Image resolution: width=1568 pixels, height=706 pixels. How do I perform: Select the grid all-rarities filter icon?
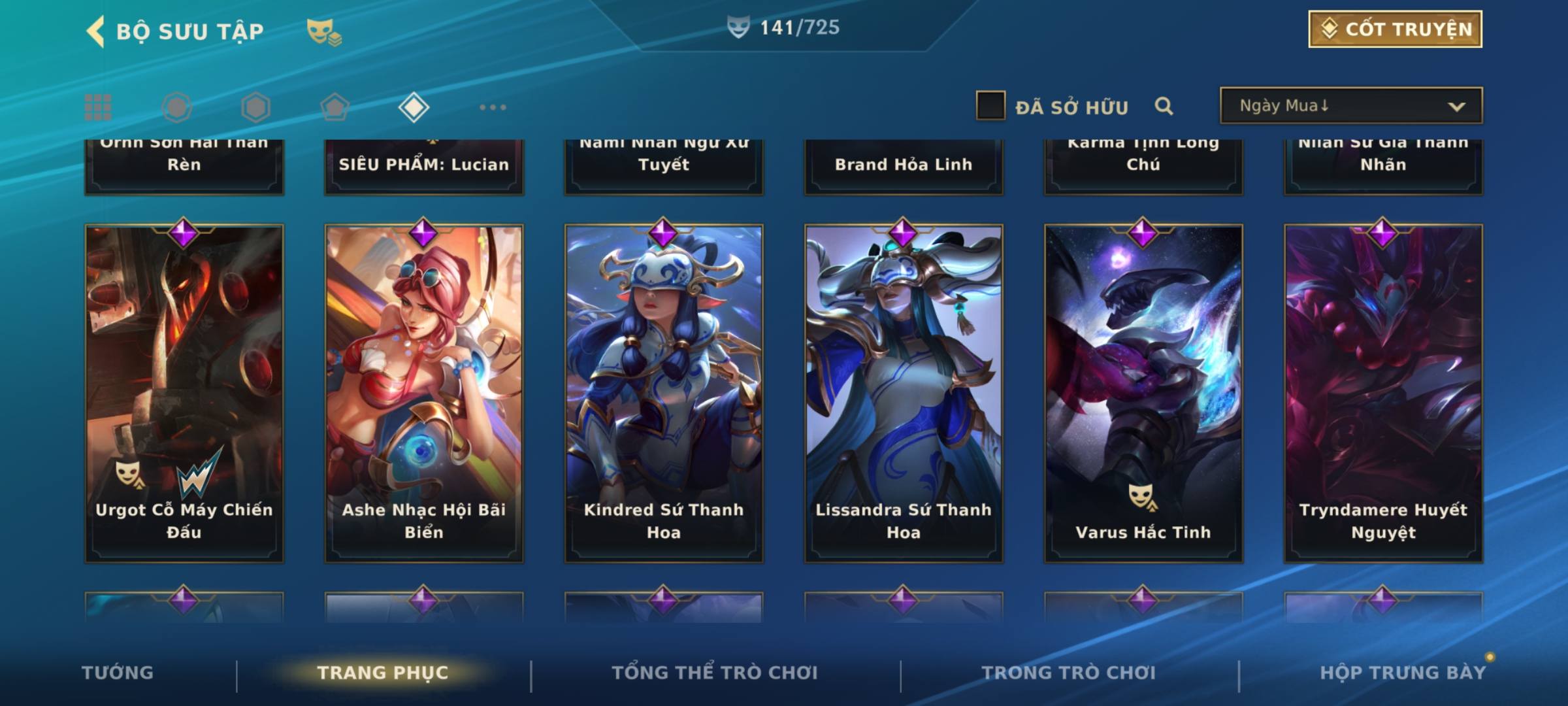98,107
